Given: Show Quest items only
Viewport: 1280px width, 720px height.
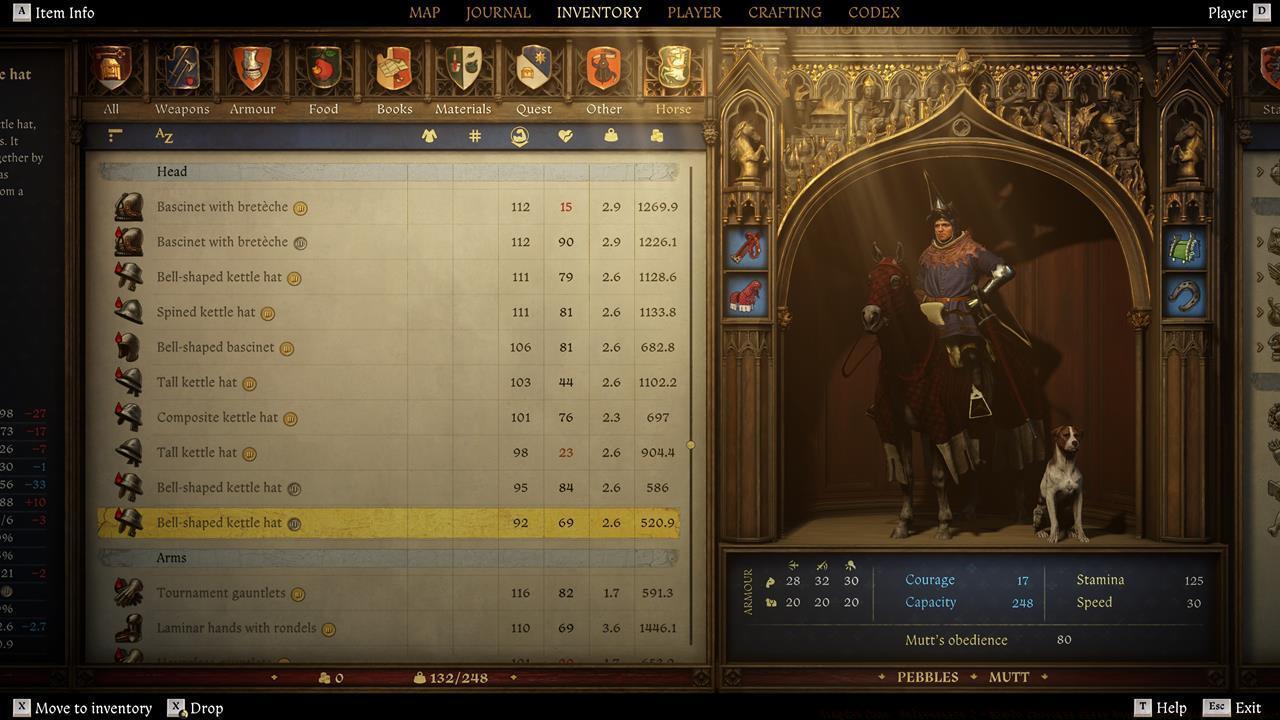Looking at the screenshot, I should (533, 70).
